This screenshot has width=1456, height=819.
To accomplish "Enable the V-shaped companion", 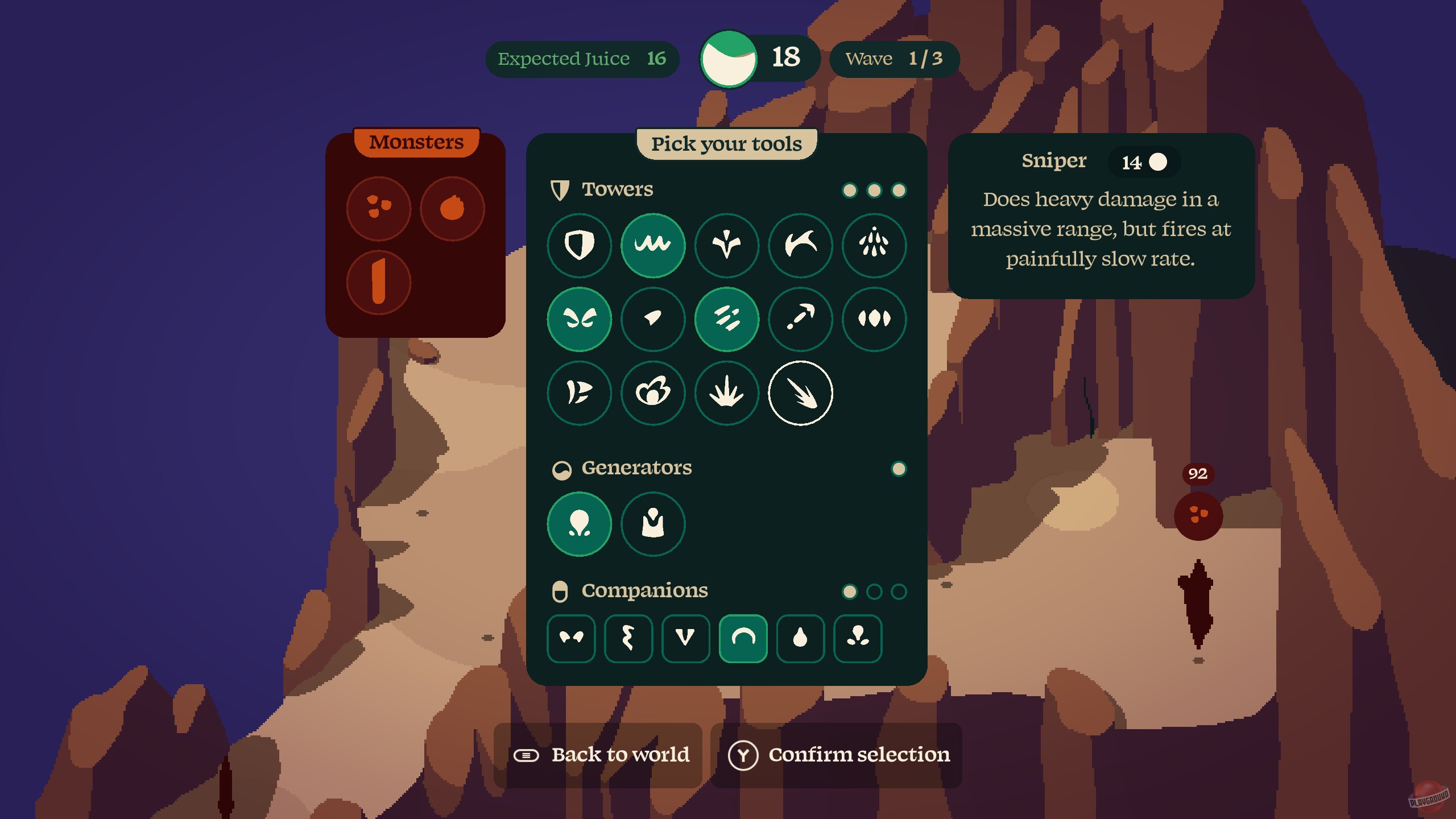I will coord(685,638).
